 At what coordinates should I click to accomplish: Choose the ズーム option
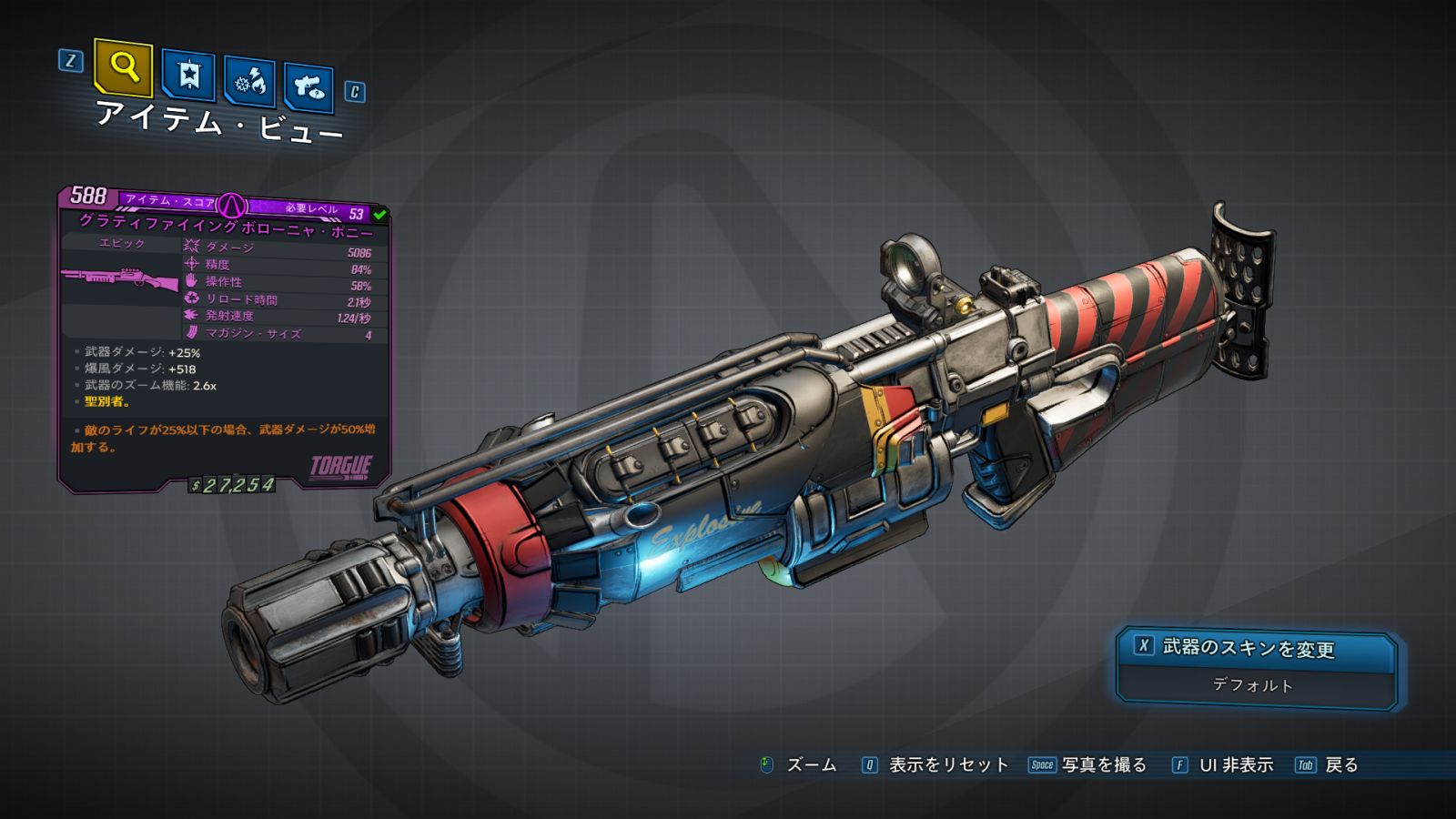coord(798,765)
